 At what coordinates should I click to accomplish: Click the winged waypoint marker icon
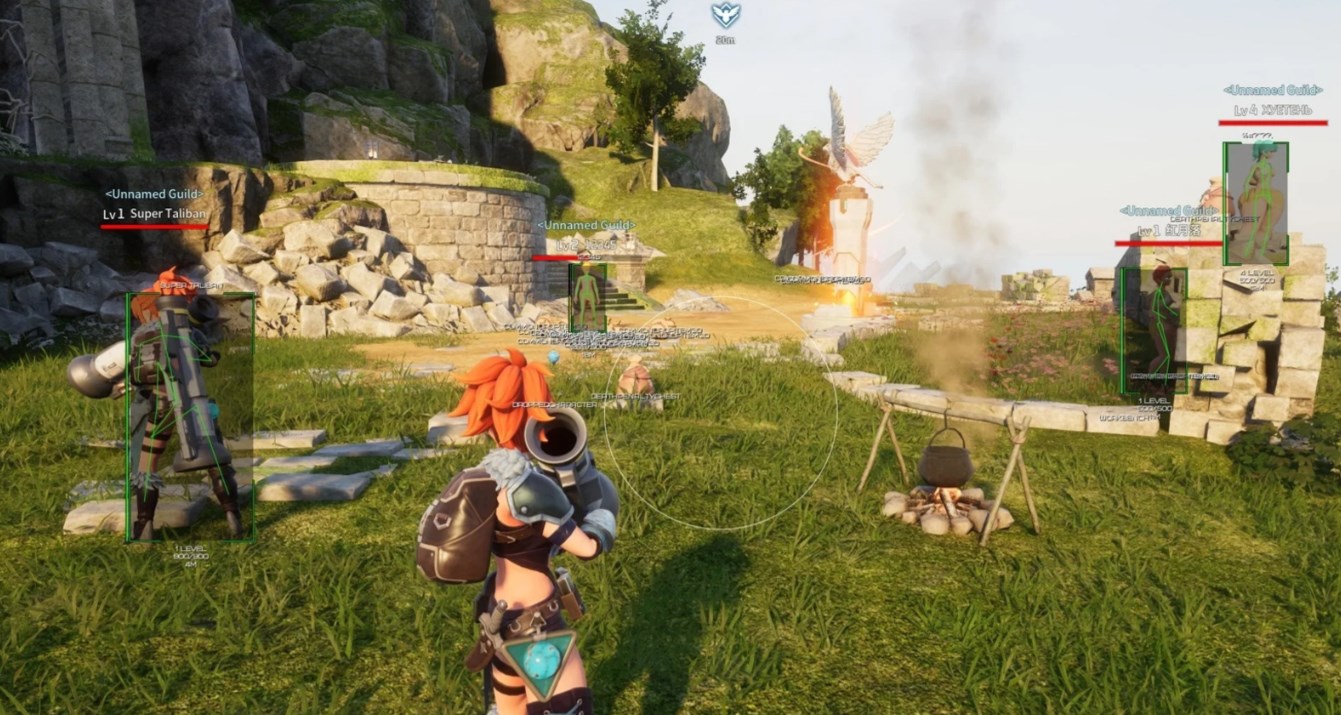725,15
